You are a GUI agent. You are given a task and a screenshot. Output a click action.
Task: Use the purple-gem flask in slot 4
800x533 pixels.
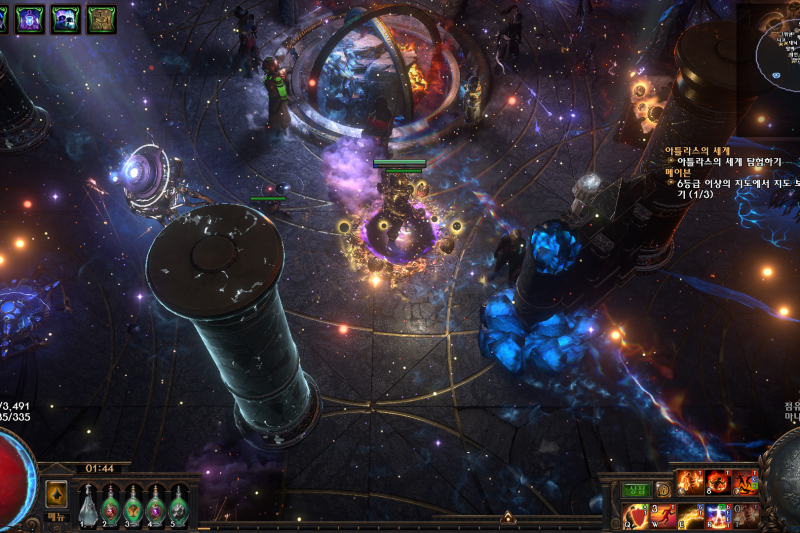(x=156, y=505)
